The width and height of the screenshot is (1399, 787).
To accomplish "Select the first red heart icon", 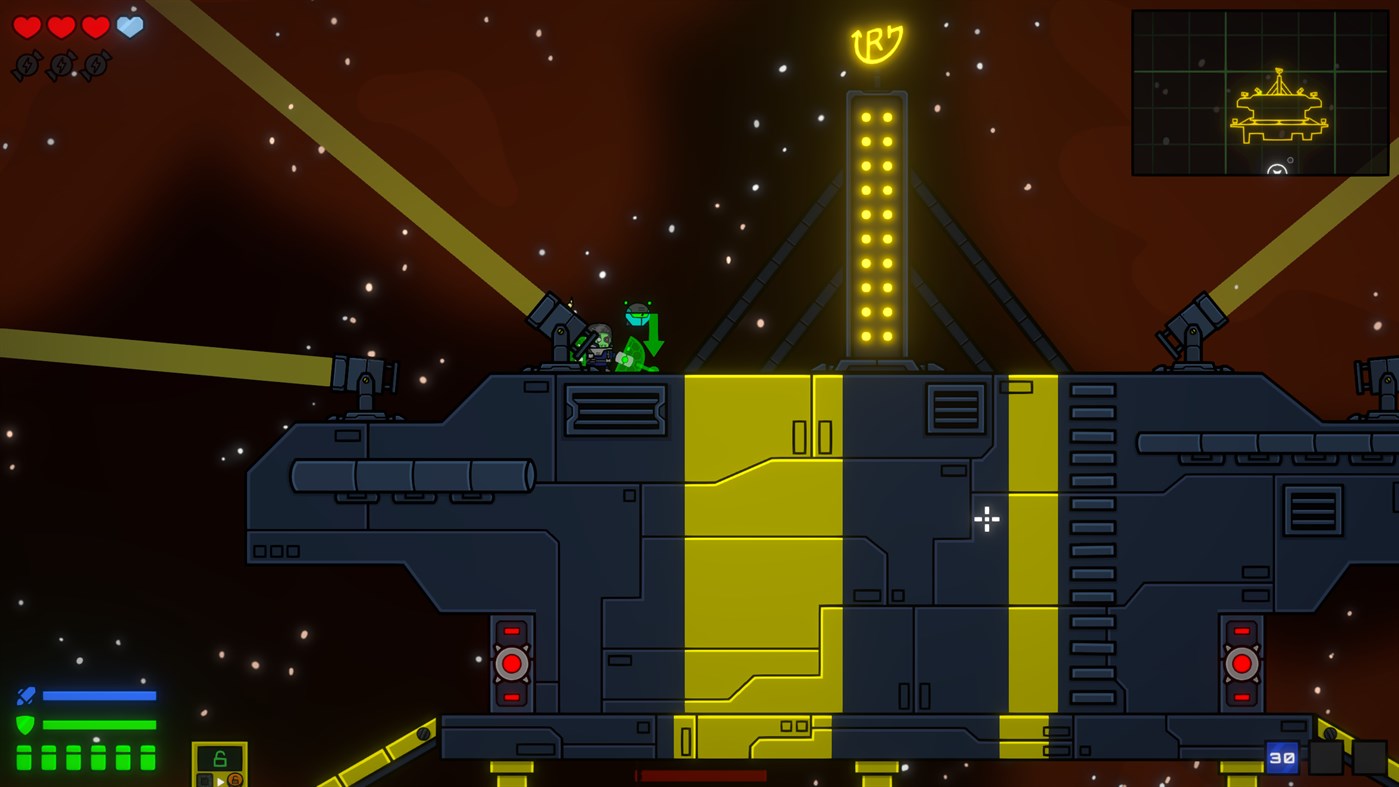I will click(27, 26).
